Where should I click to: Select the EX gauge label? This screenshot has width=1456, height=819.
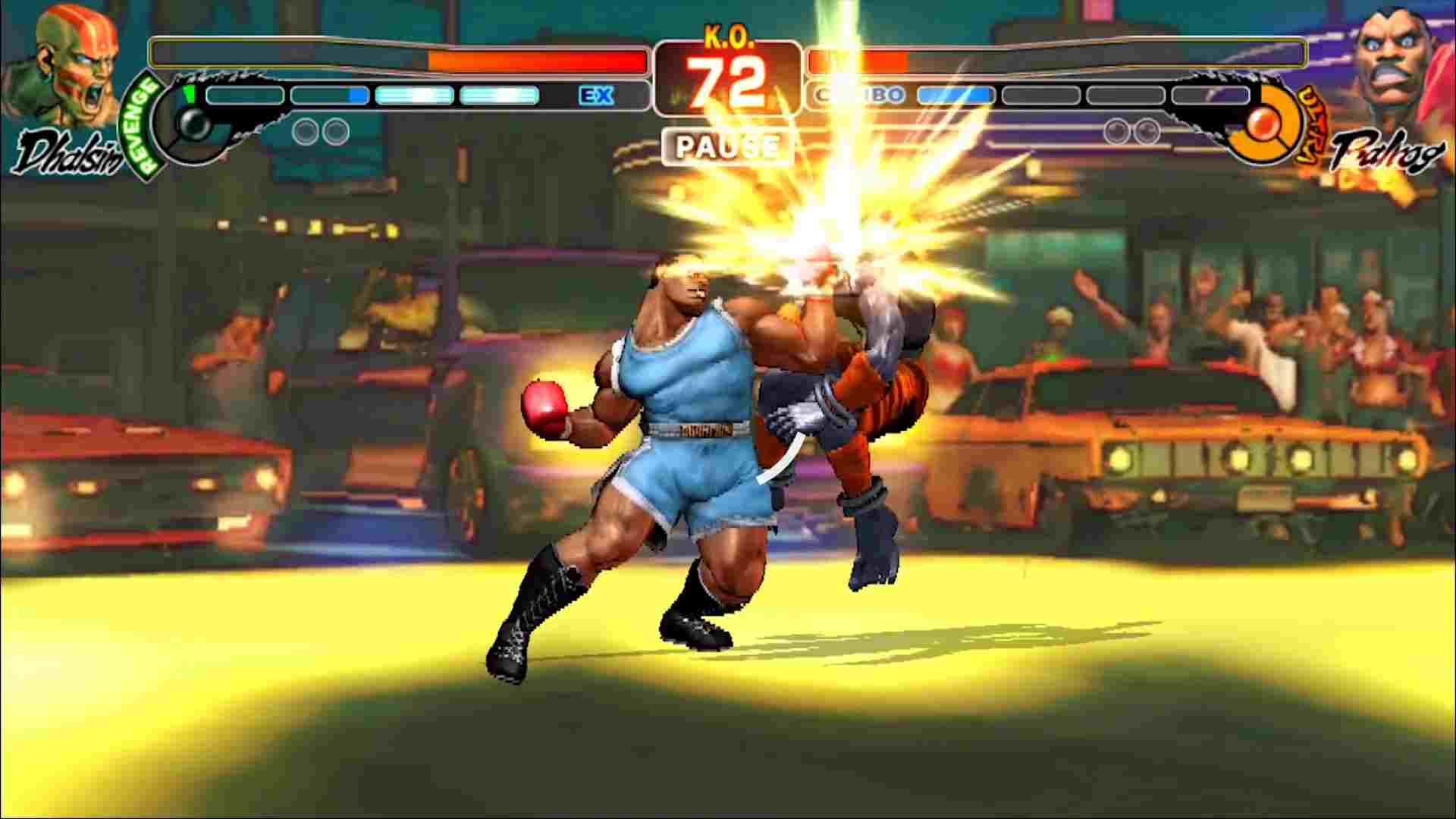tap(598, 96)
